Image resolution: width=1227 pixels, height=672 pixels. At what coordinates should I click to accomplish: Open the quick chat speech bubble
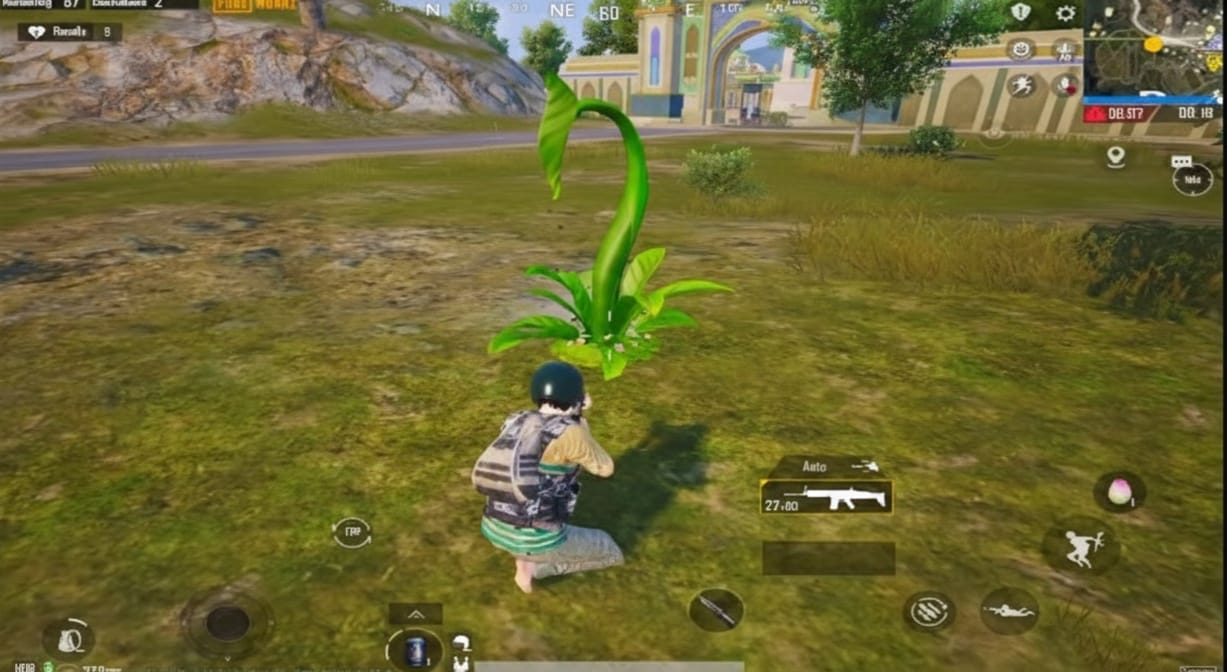[x=1181, y=161]
